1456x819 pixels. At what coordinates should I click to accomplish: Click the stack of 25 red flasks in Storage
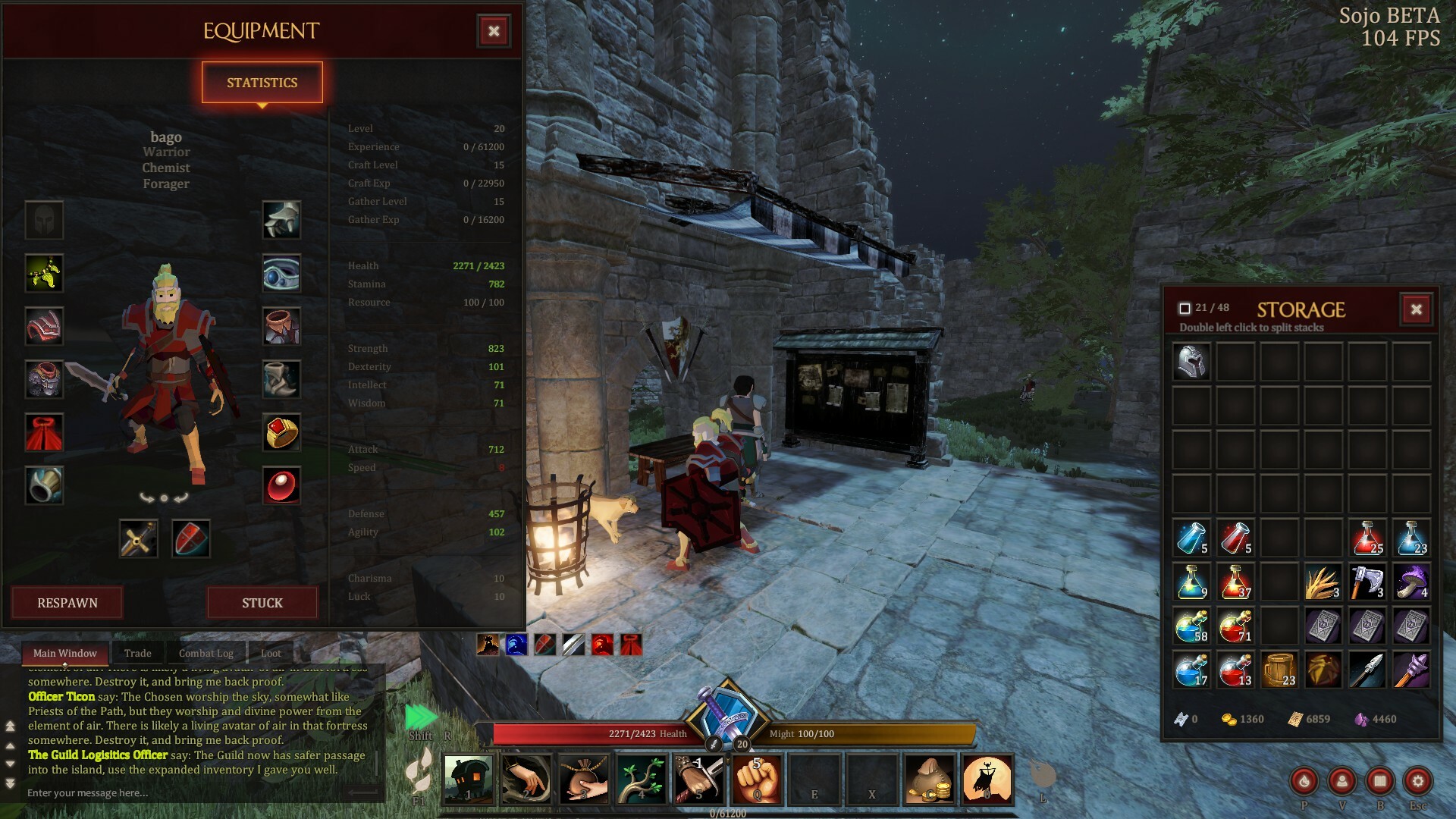1367,538
